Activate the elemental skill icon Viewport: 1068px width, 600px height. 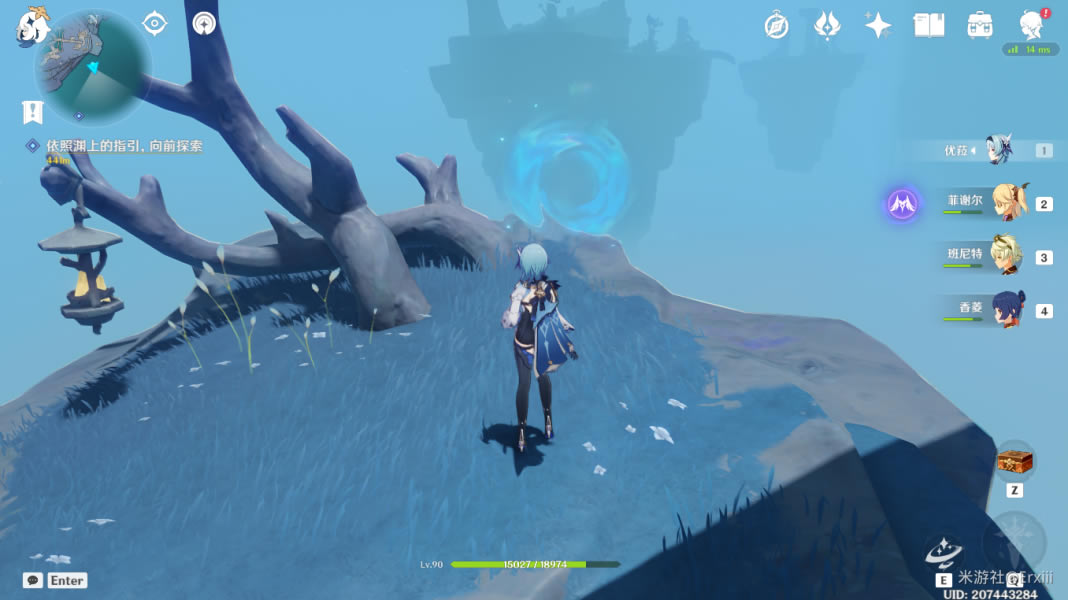pyautogui.click(x=943, y=555)
